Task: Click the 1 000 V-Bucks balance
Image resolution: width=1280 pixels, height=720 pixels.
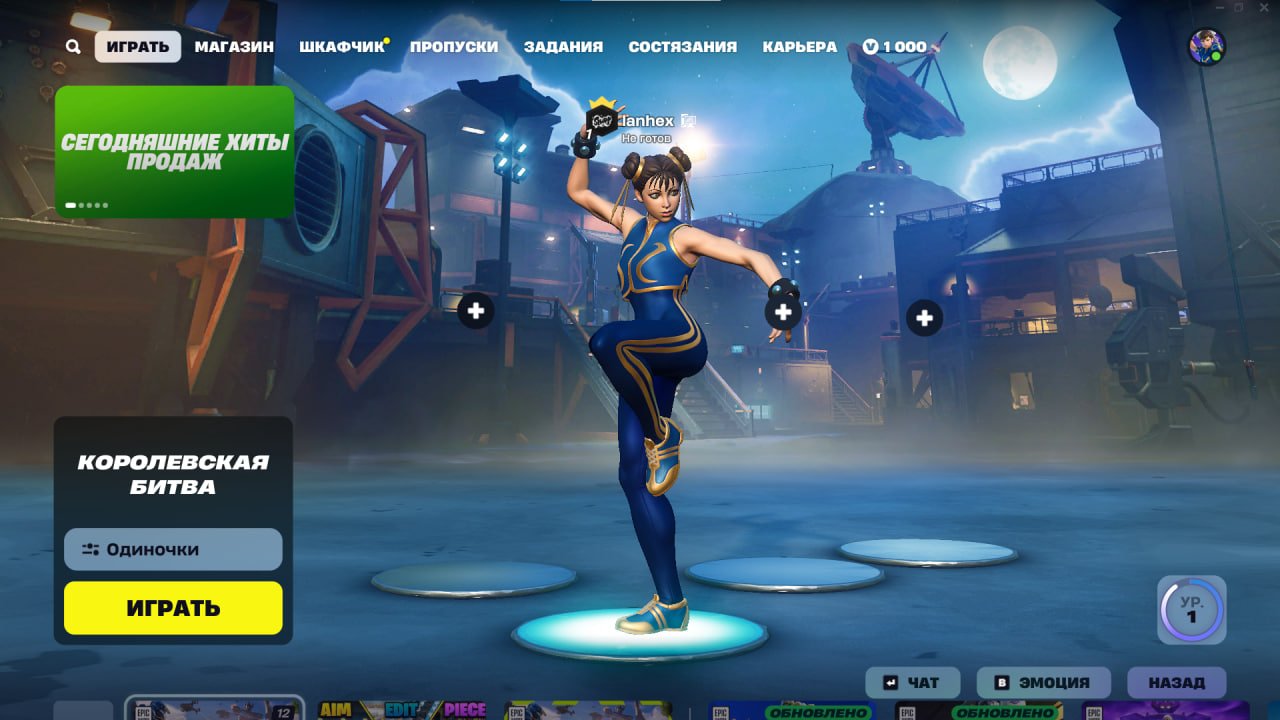Action: pyautogui.click(x=895, y=46)
